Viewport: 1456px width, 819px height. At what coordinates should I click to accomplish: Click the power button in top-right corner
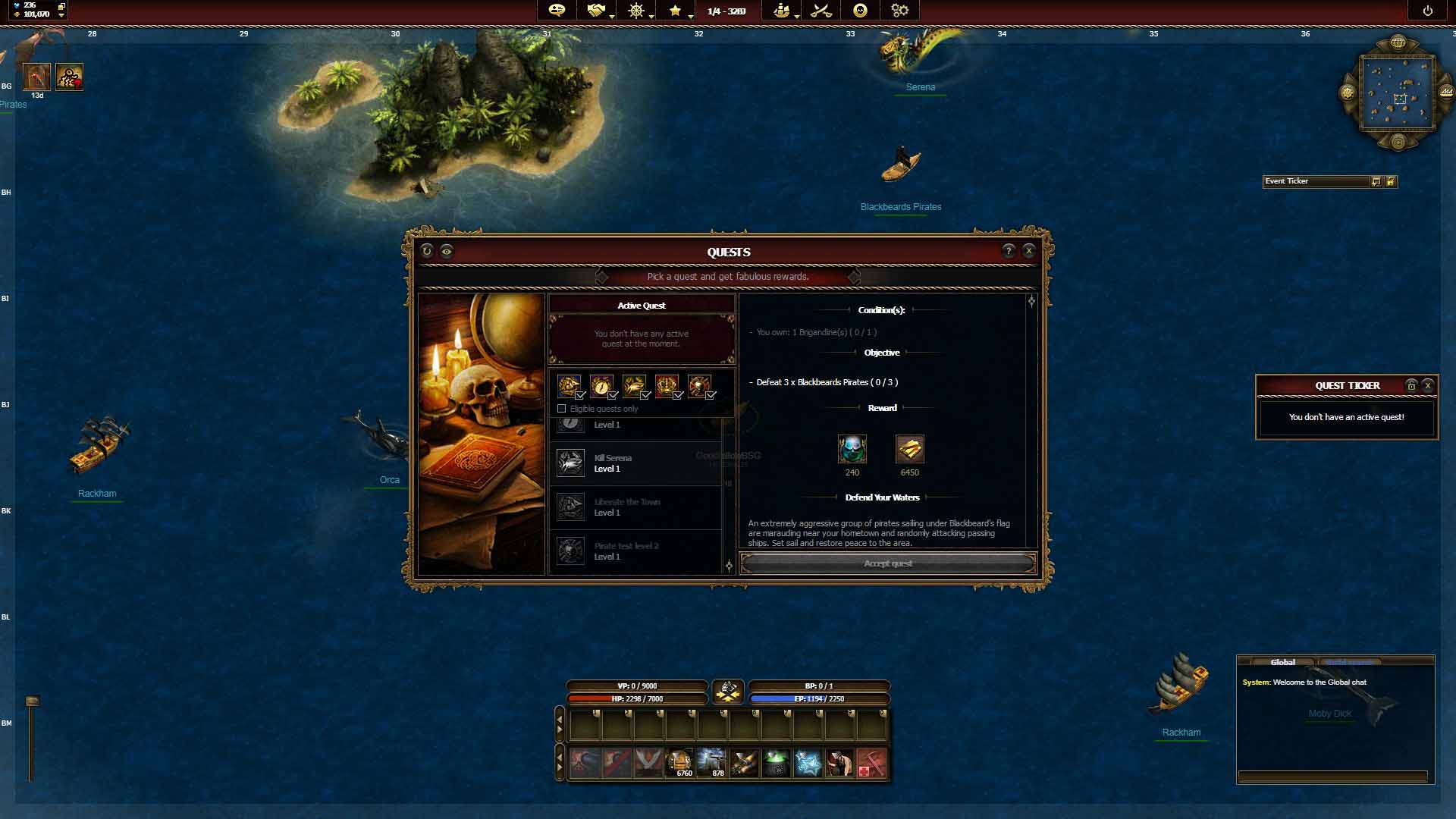click(1427, 11)
